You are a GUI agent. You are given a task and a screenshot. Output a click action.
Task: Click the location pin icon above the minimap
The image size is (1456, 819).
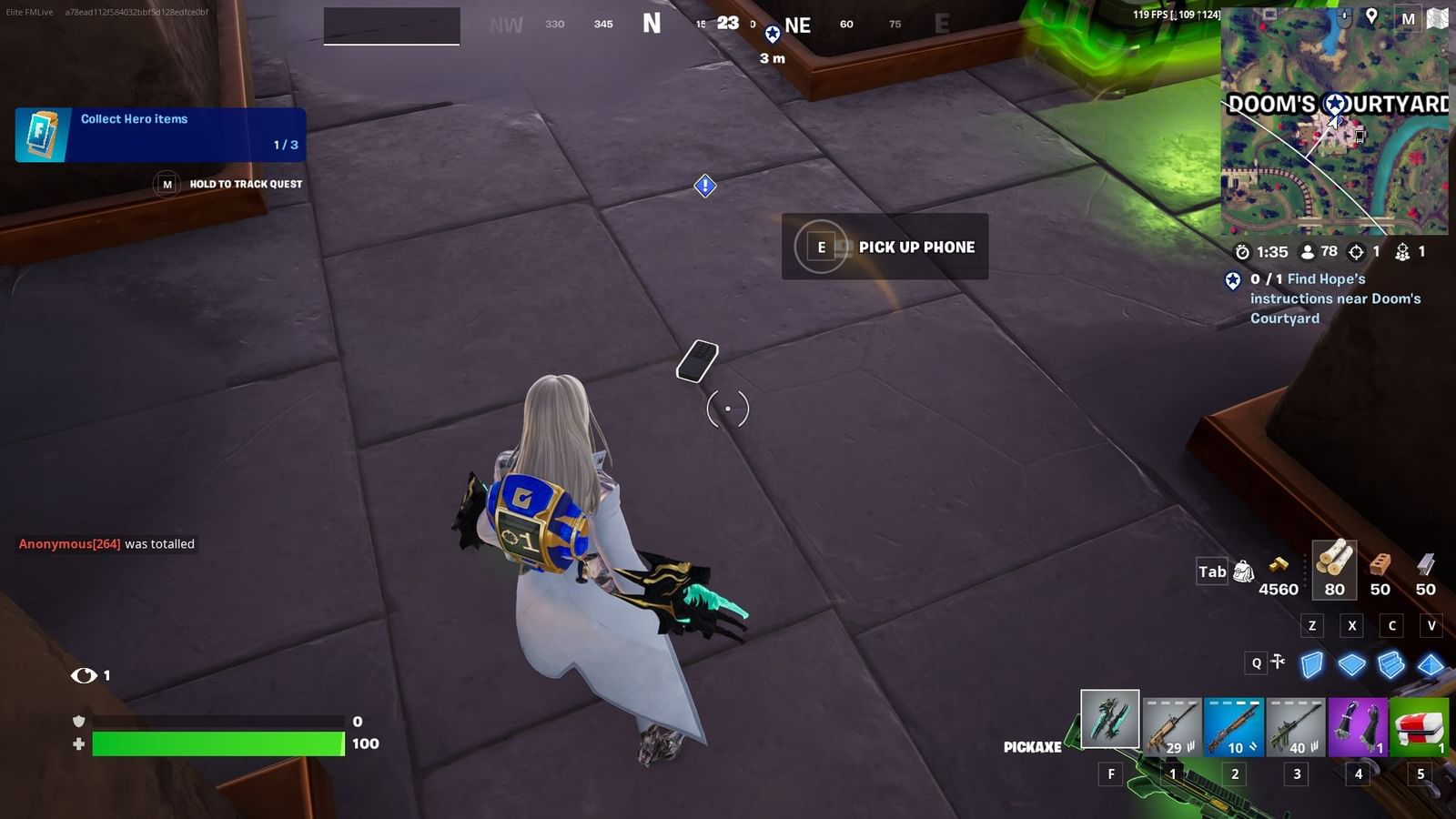coord(1371,16)
